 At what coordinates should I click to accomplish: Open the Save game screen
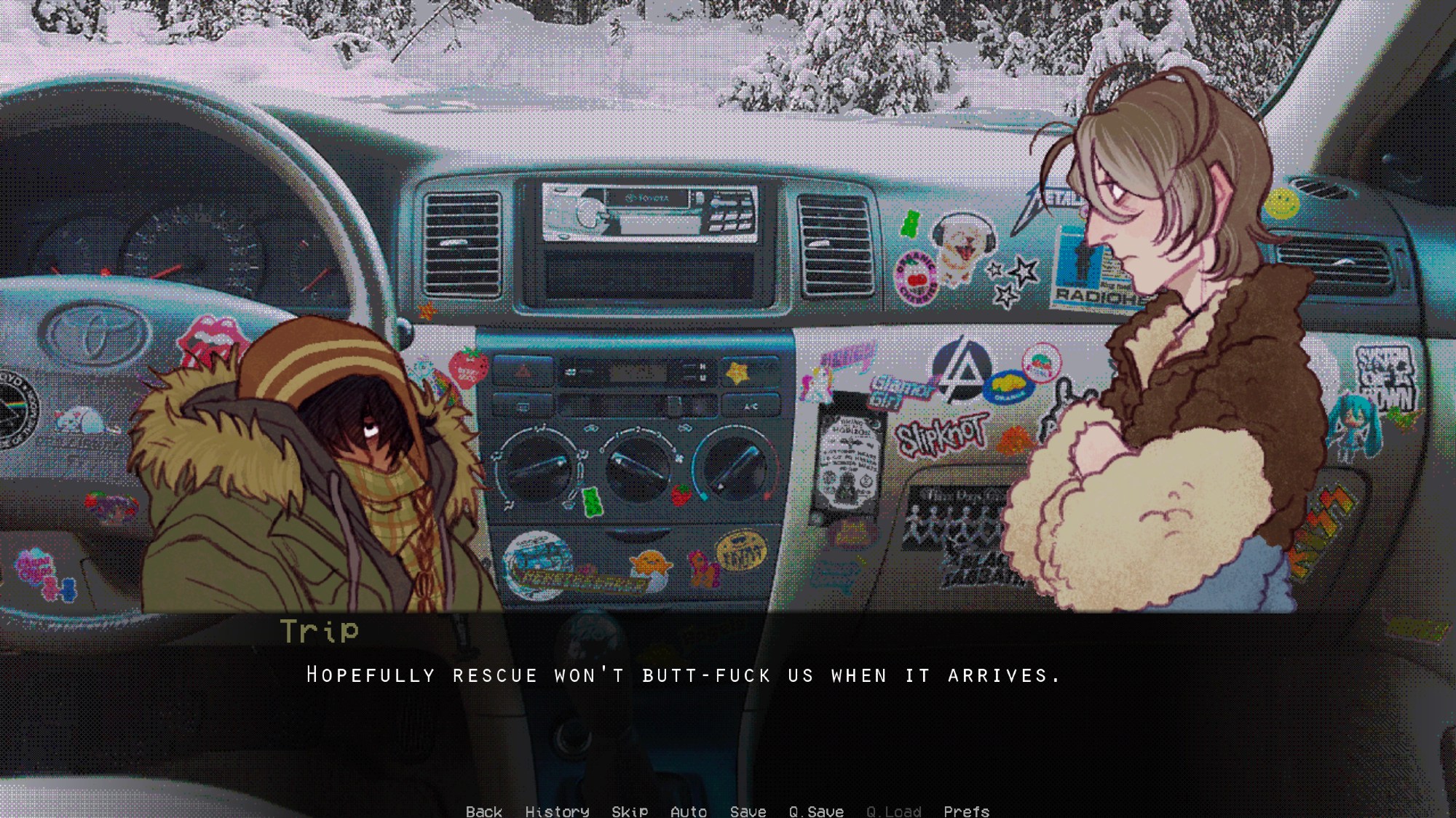click(748, 810)
